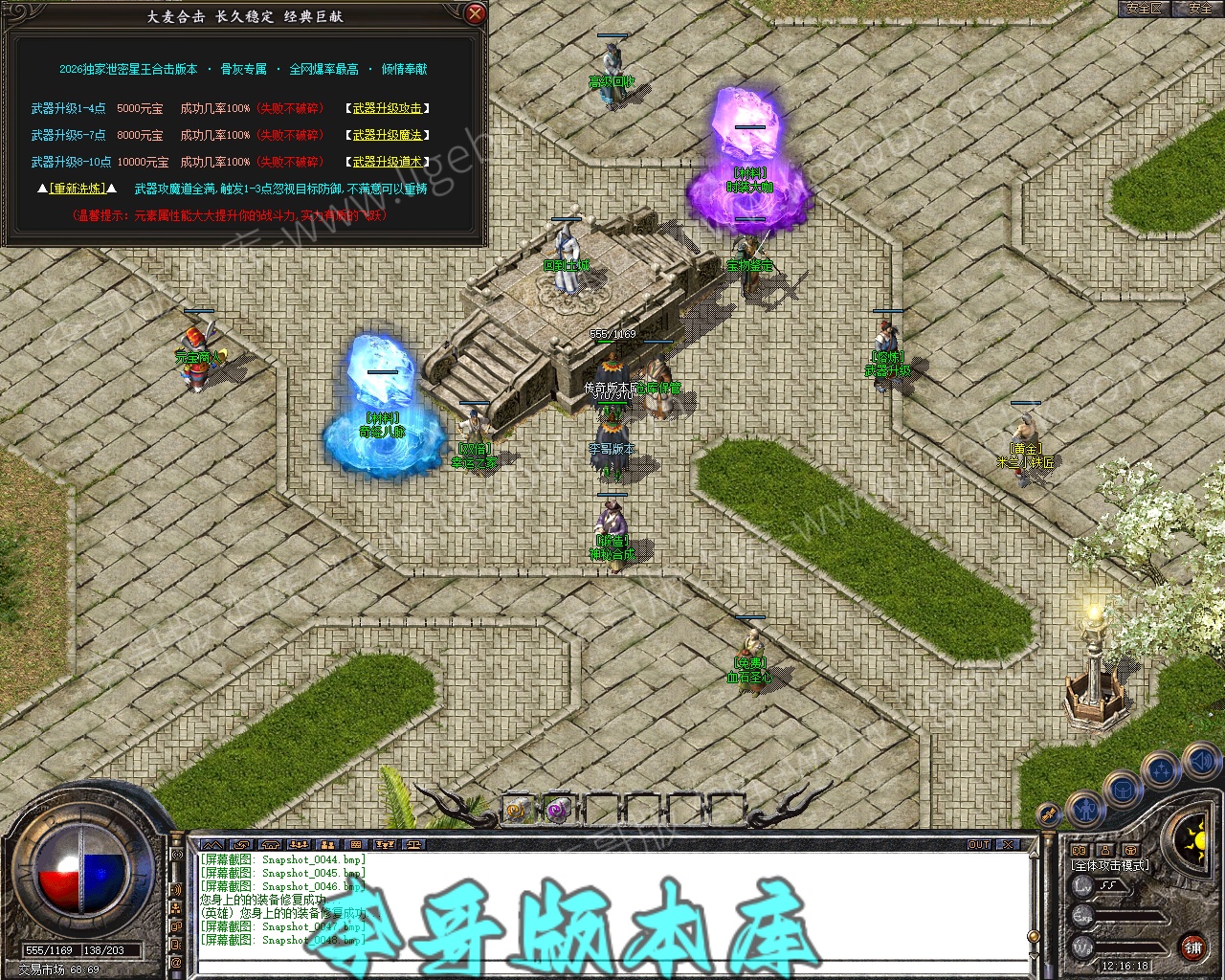Use the purple scroll hotbar item
The width and height of the screenshot is (1225, 980).
tap(557, 810)
